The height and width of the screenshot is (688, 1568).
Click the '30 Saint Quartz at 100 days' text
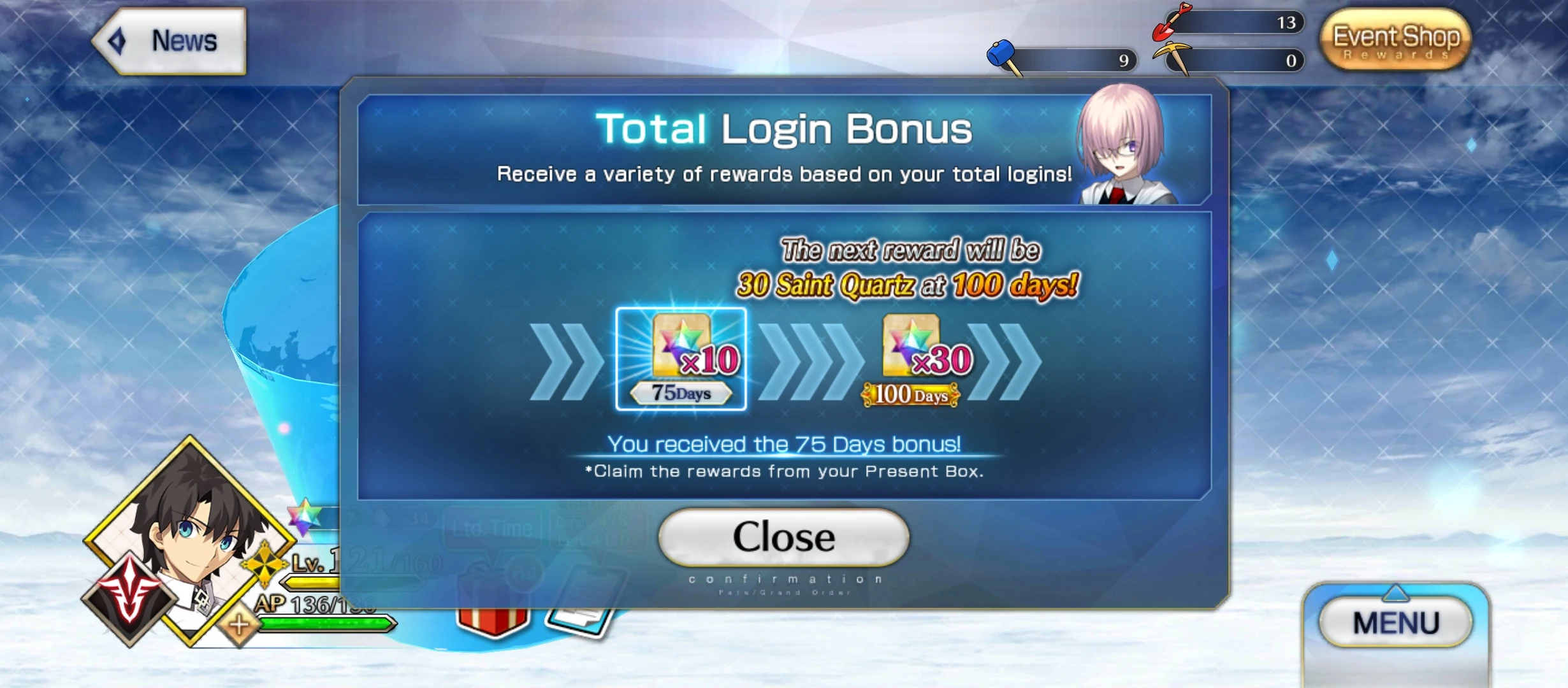point(921,285)
